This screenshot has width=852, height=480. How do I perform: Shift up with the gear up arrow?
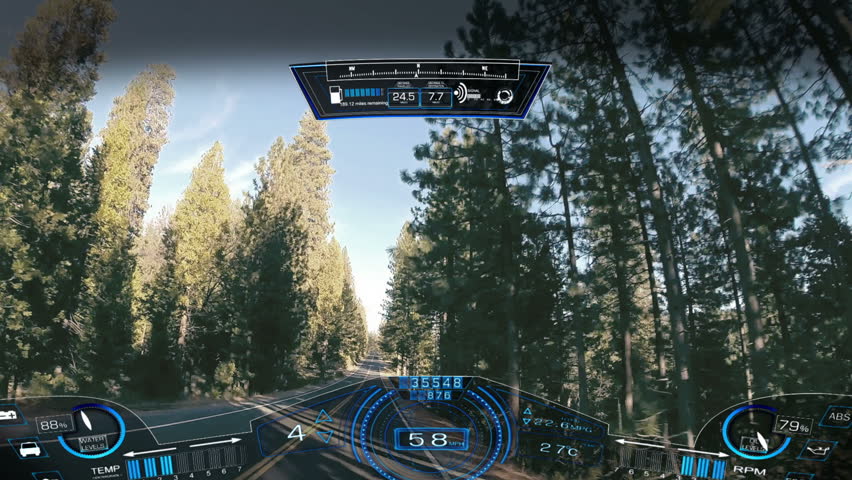323,416
